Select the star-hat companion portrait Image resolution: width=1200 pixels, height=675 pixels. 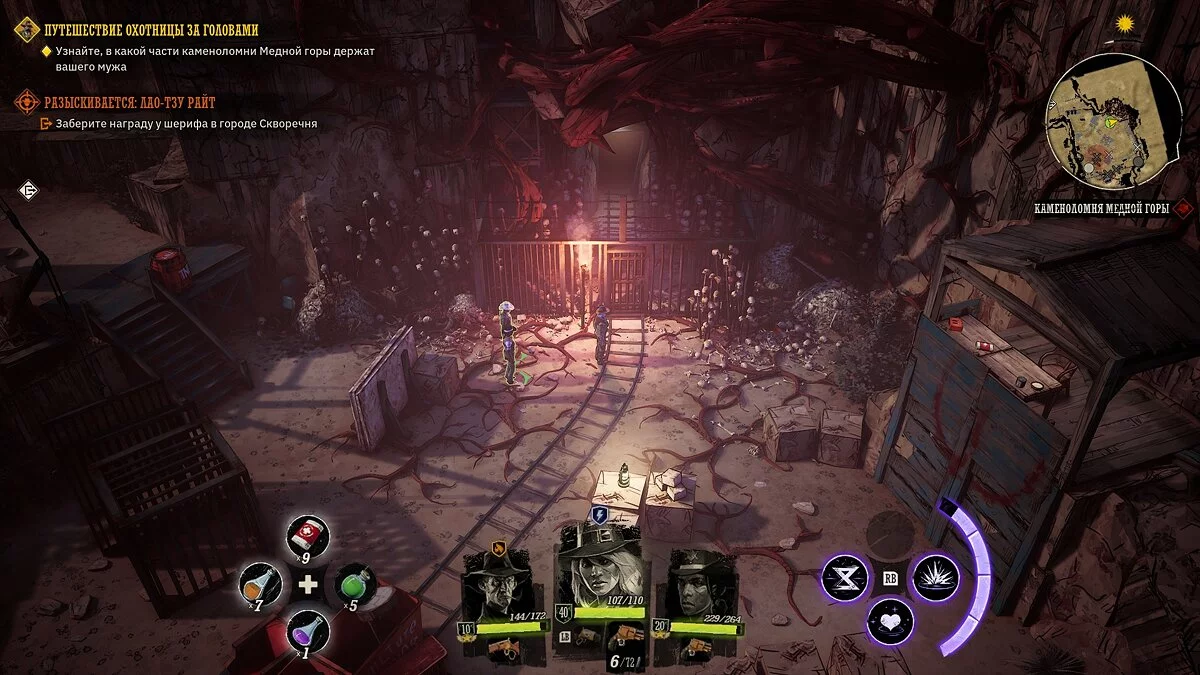(x=700, y=584)
